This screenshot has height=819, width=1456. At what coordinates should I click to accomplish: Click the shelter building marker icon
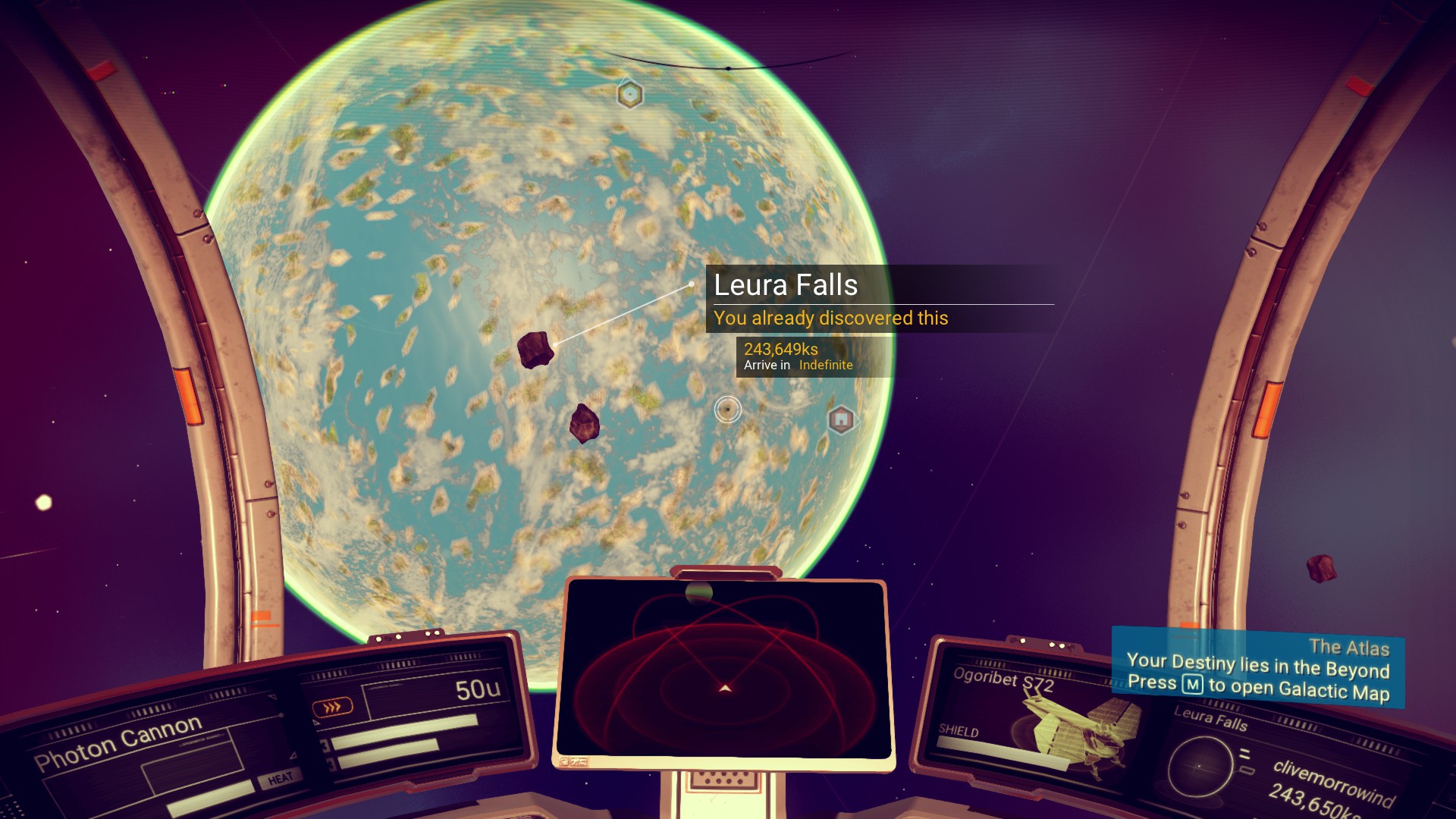(x=840, y=419)
